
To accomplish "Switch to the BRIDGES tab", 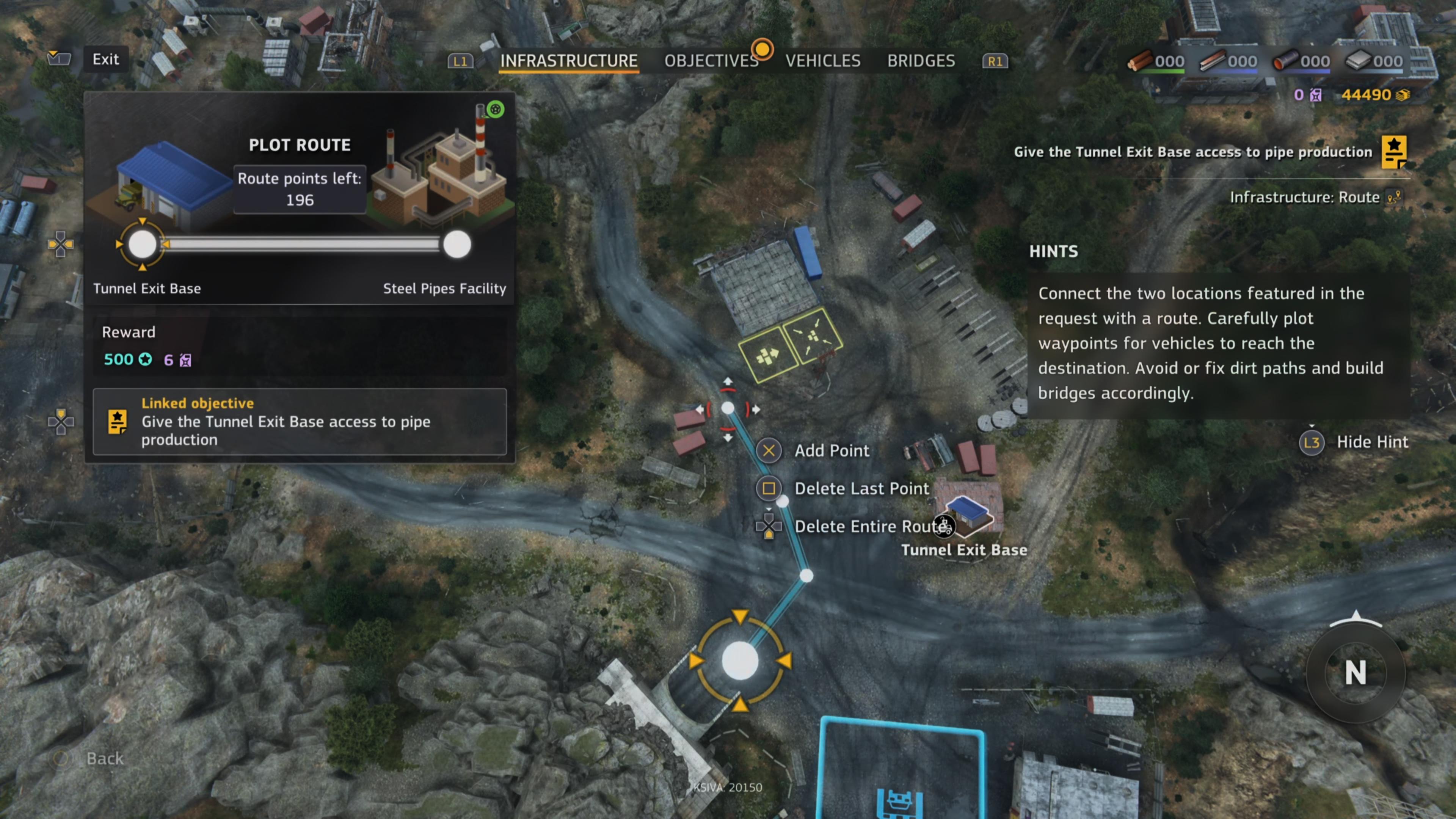I will click(x=921, y=61).
